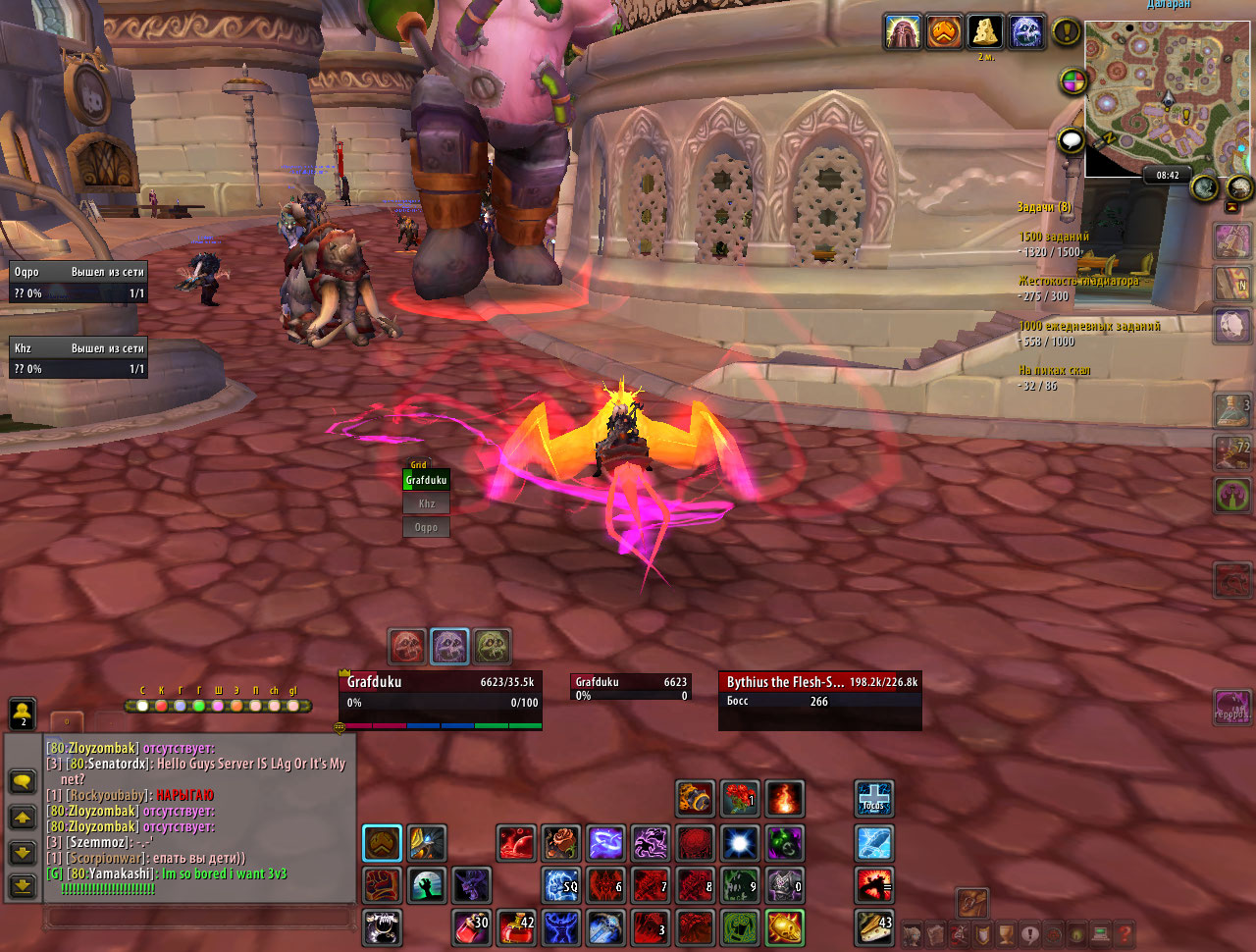Use the red potion with 42 charges
1256x952 pixels.
coord(517,926)
